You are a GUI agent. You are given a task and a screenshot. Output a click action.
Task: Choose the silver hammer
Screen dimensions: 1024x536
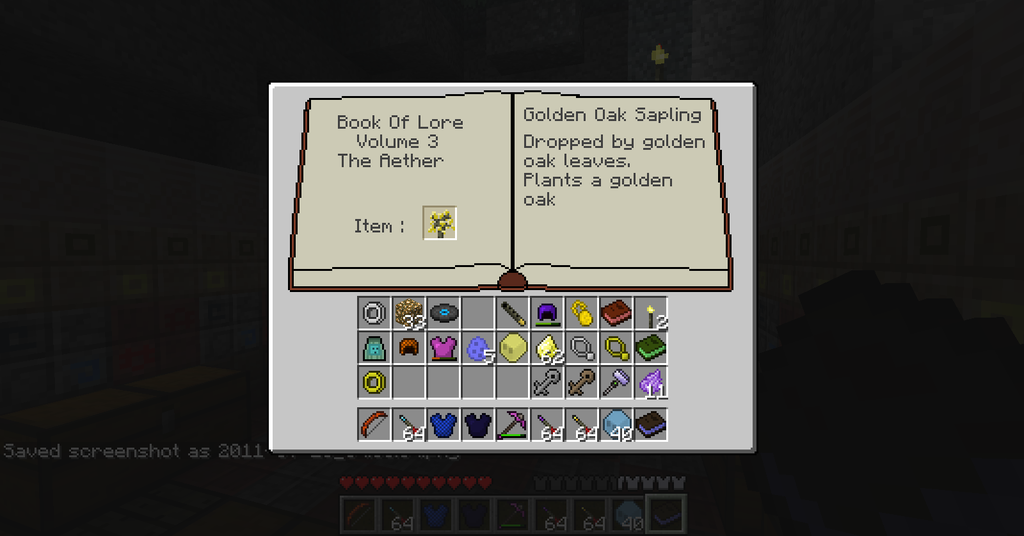click(616, 382)
